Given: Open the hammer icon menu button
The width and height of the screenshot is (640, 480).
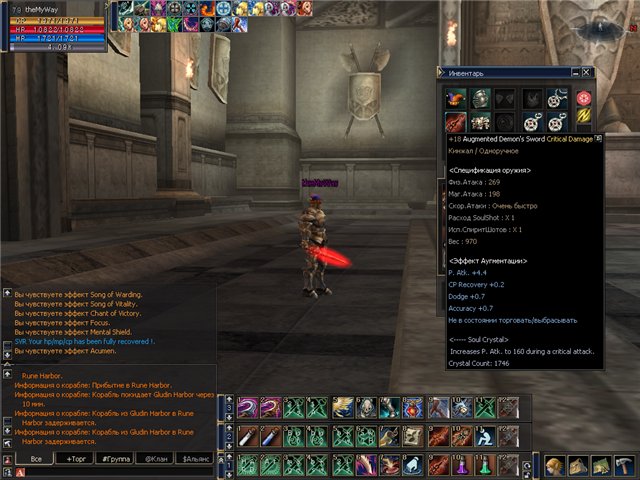Looking at the screenshot, I should click(623, 465).
